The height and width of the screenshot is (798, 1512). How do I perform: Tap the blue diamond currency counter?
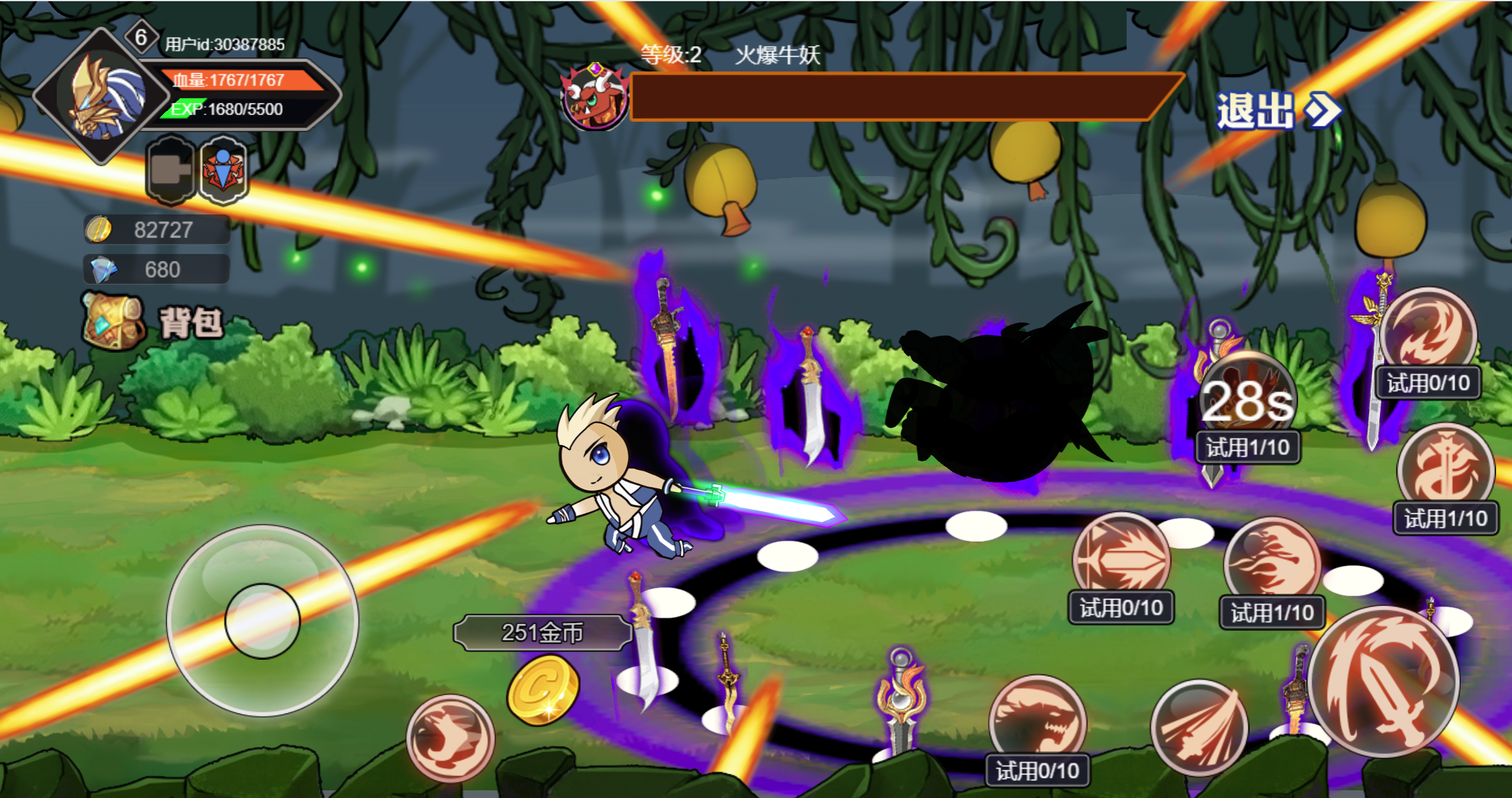(x=157, y=269)
